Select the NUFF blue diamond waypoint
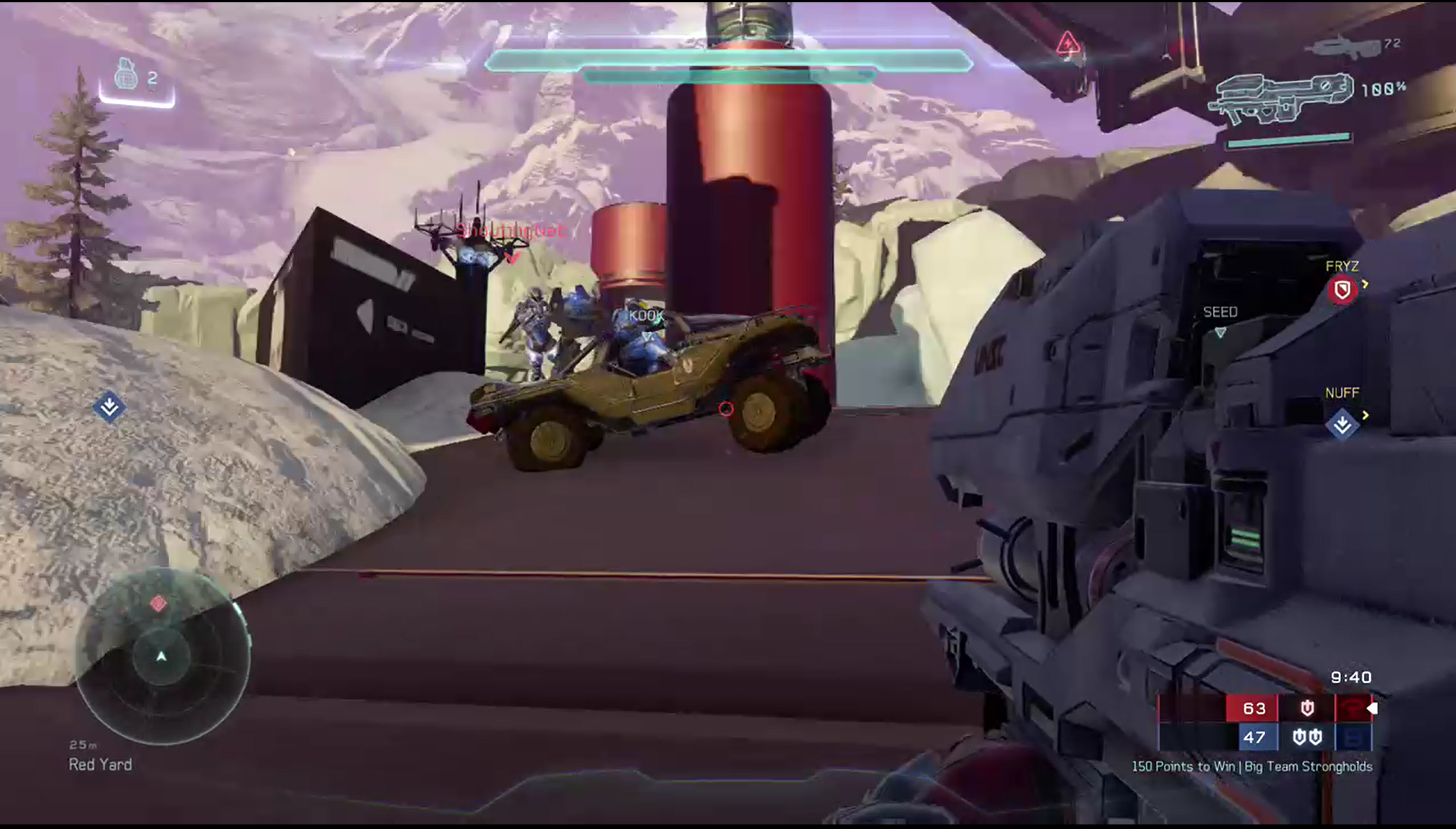The width and height of the screenshot is (1456, 829). (x=1342, y=423)
